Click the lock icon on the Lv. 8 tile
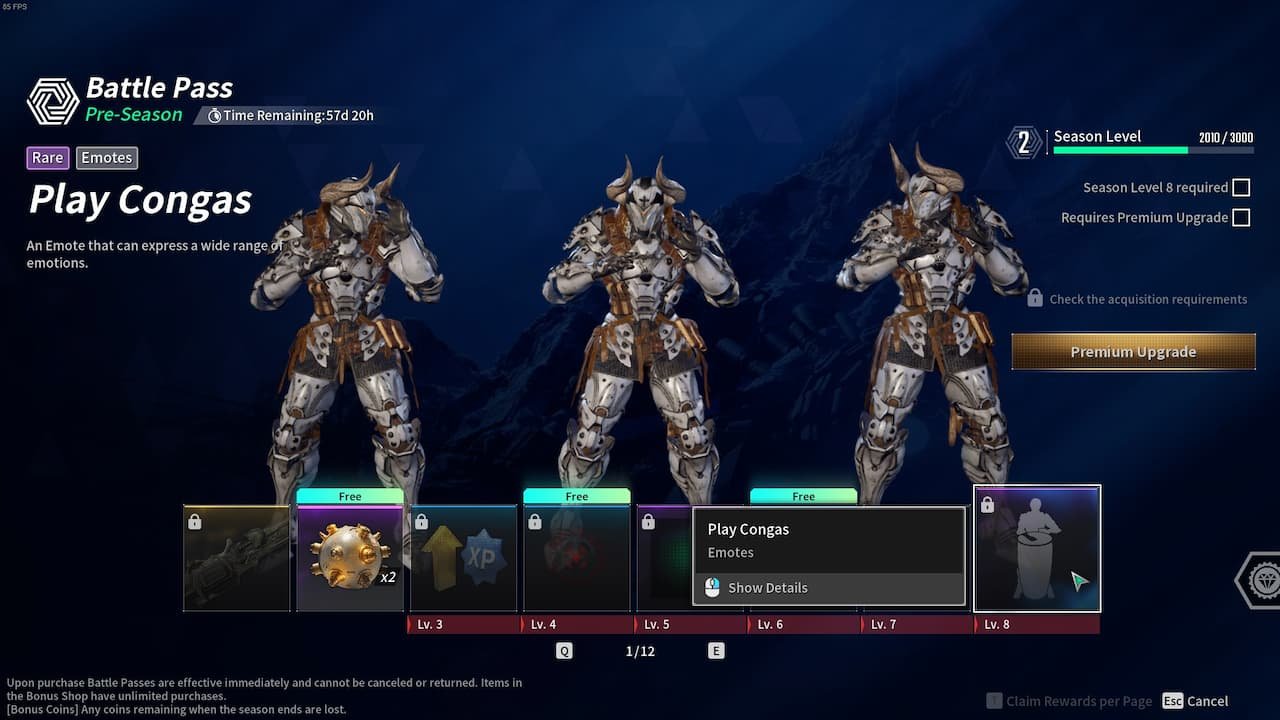 tap(987, 504)
